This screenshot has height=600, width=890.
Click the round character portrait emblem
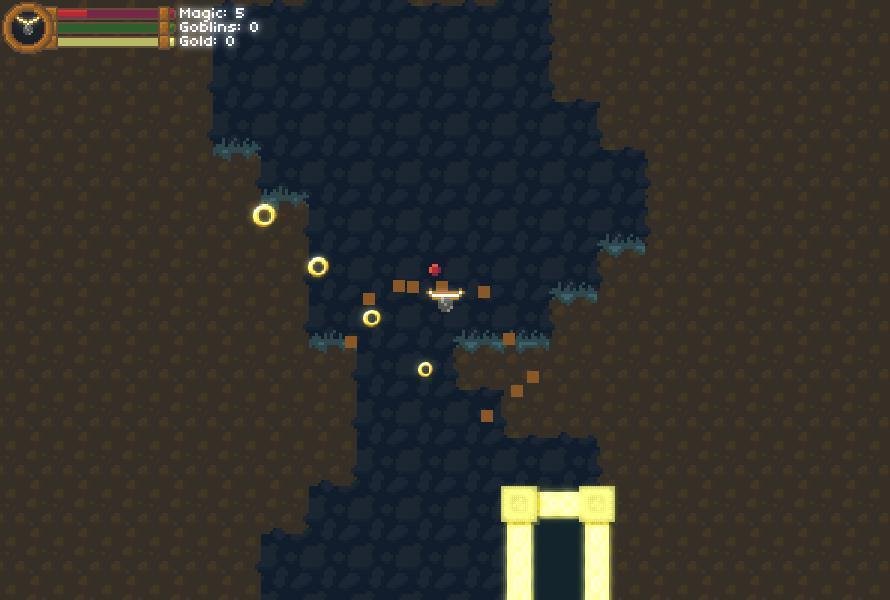coord(28,27)
